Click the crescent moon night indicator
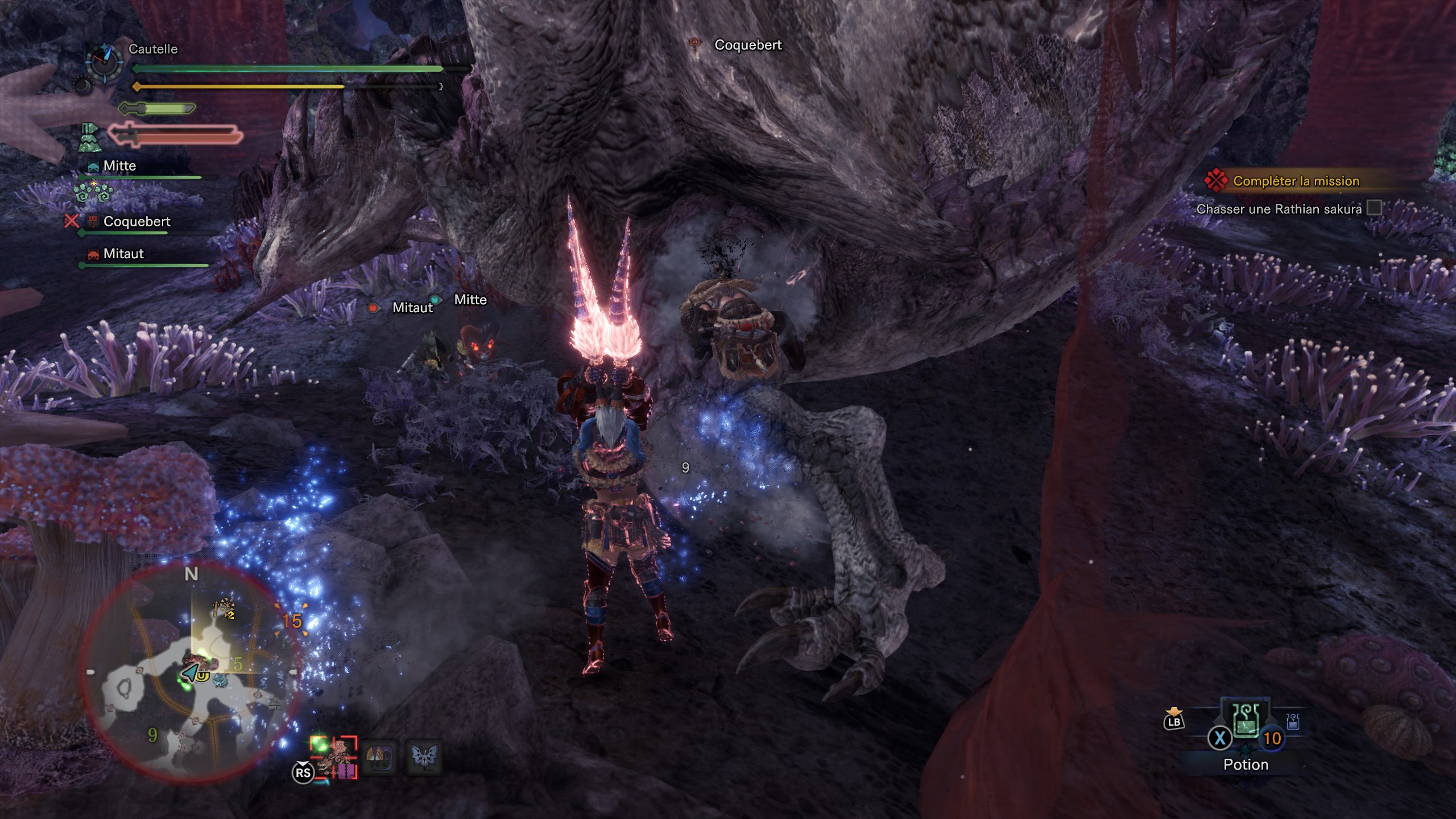Viewport: 1456px width, 819px height. [x=83, y=86]
